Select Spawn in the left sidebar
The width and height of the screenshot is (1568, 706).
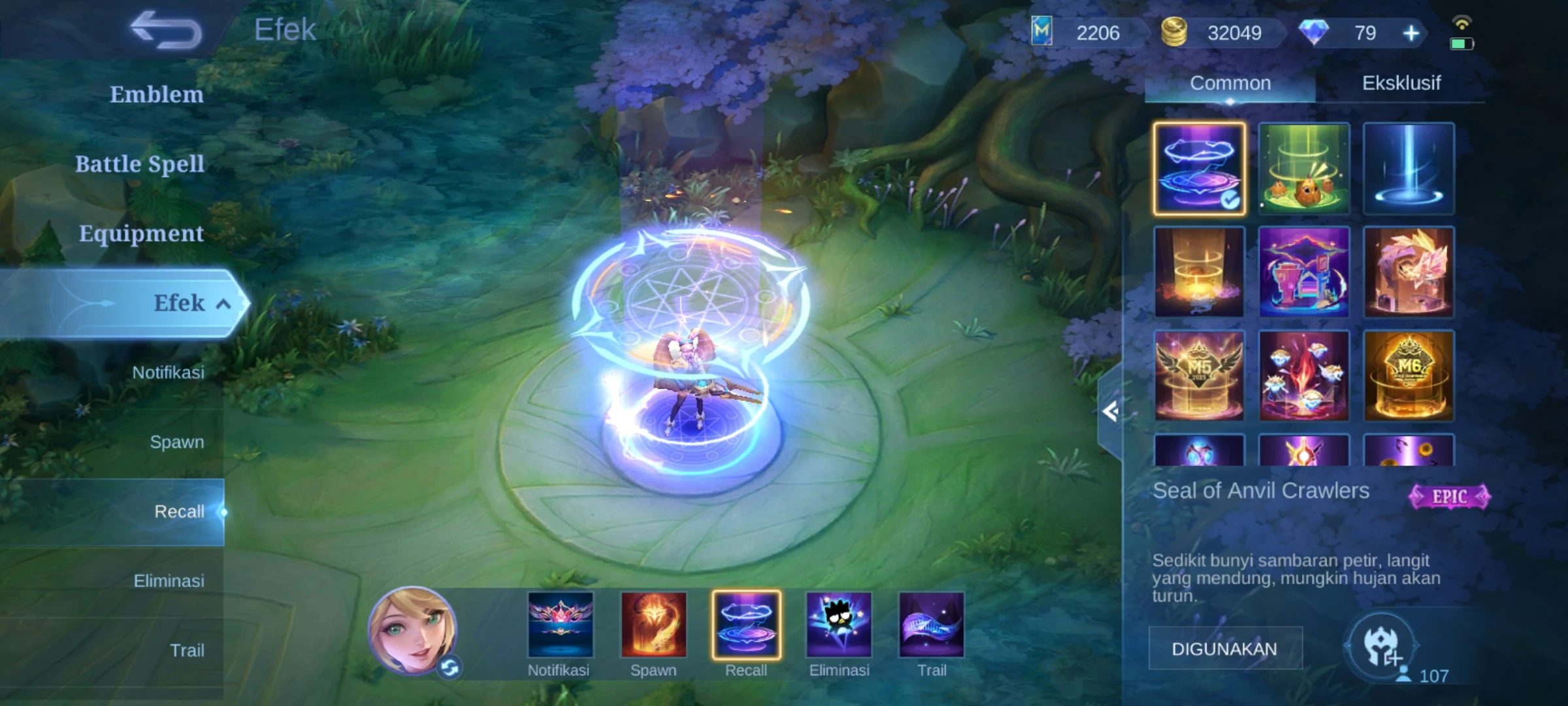tap(176, 442)
